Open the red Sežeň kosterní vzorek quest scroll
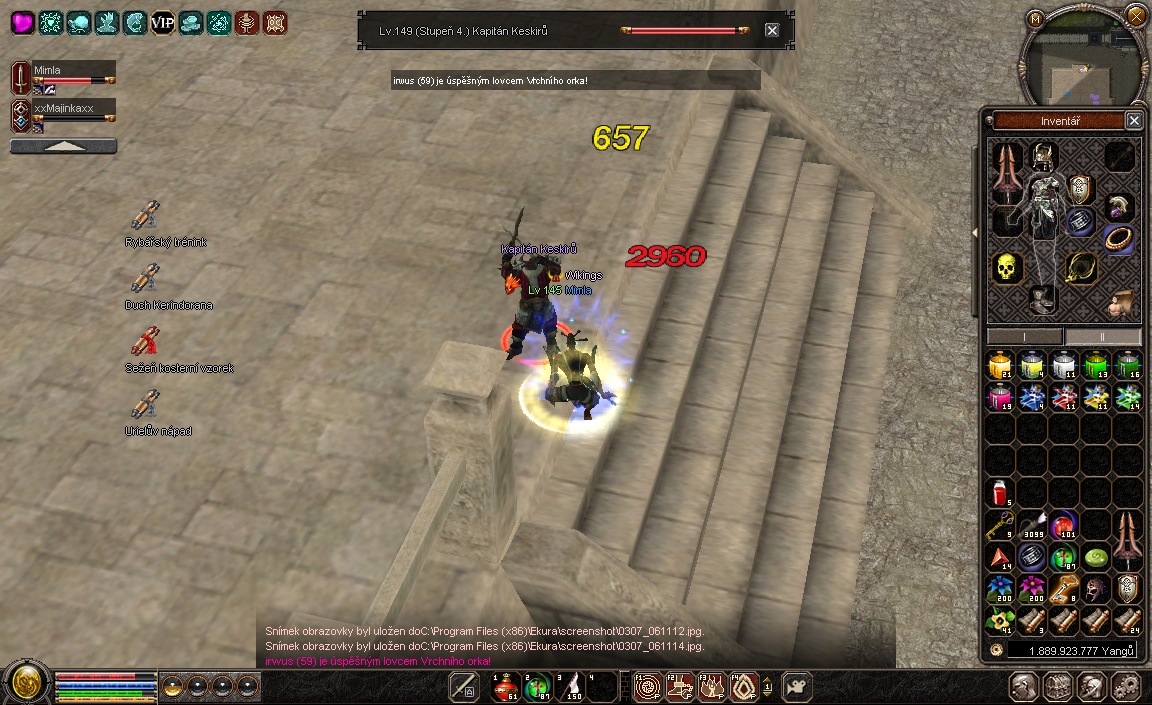The height and width of the screenshot is (705, 1152). 146,342
